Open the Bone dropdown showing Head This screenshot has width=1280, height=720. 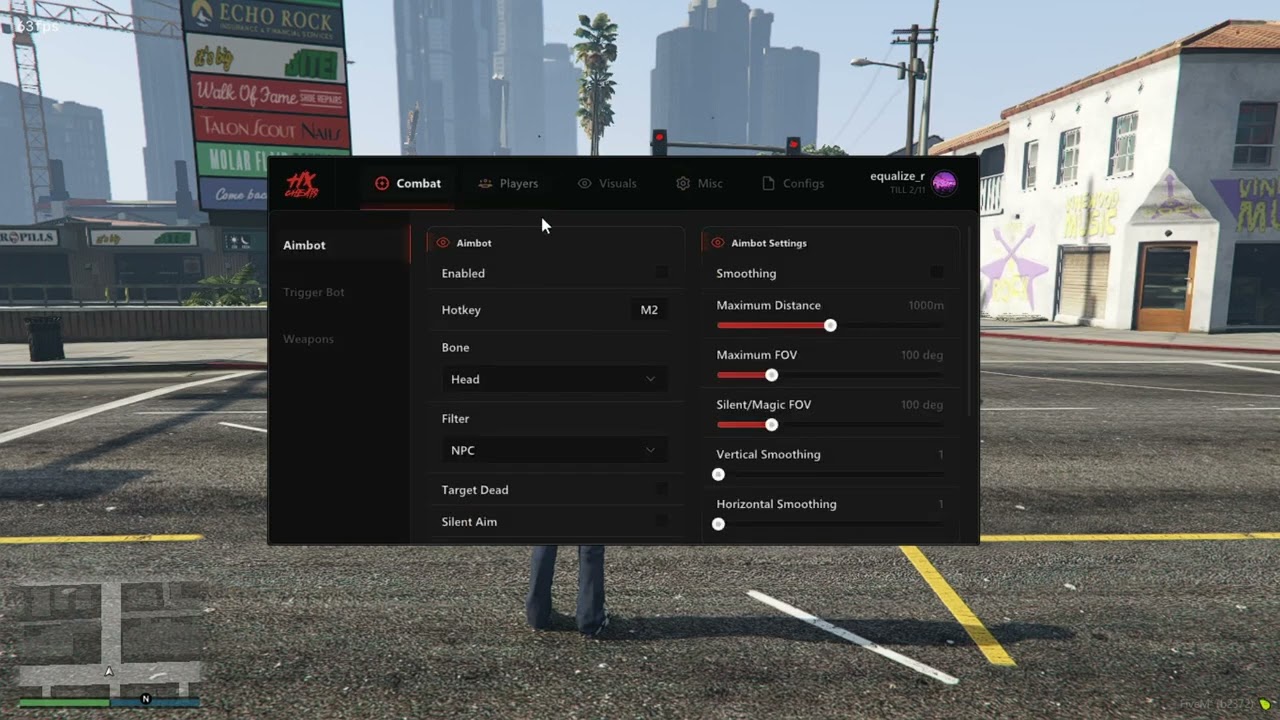pos(554,379)
